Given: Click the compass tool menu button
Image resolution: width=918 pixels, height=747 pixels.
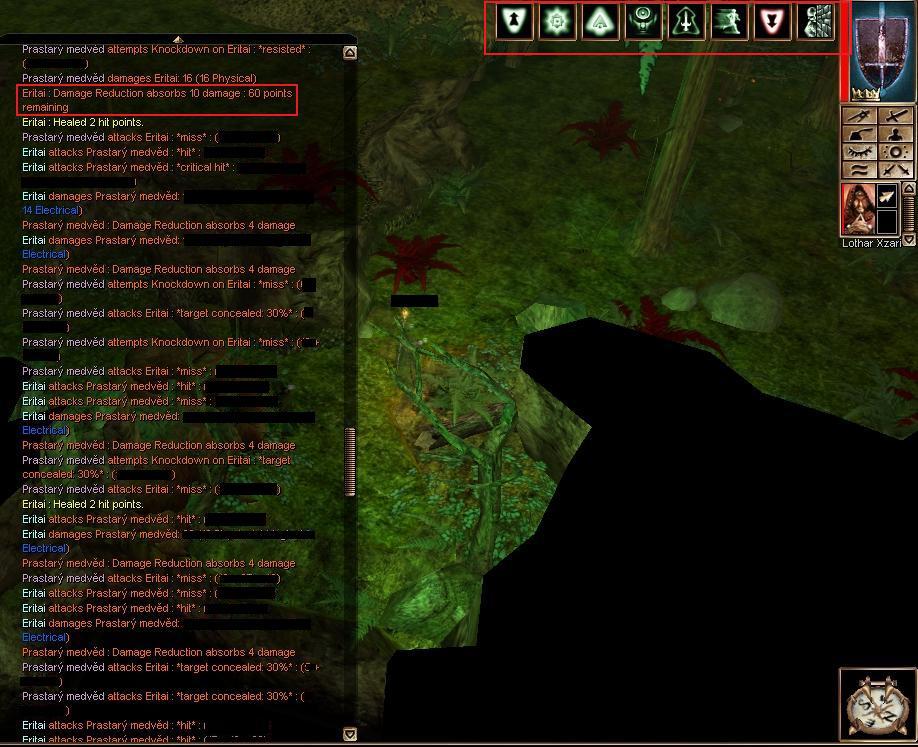Looking at the screenshot, I should [858, 117].
